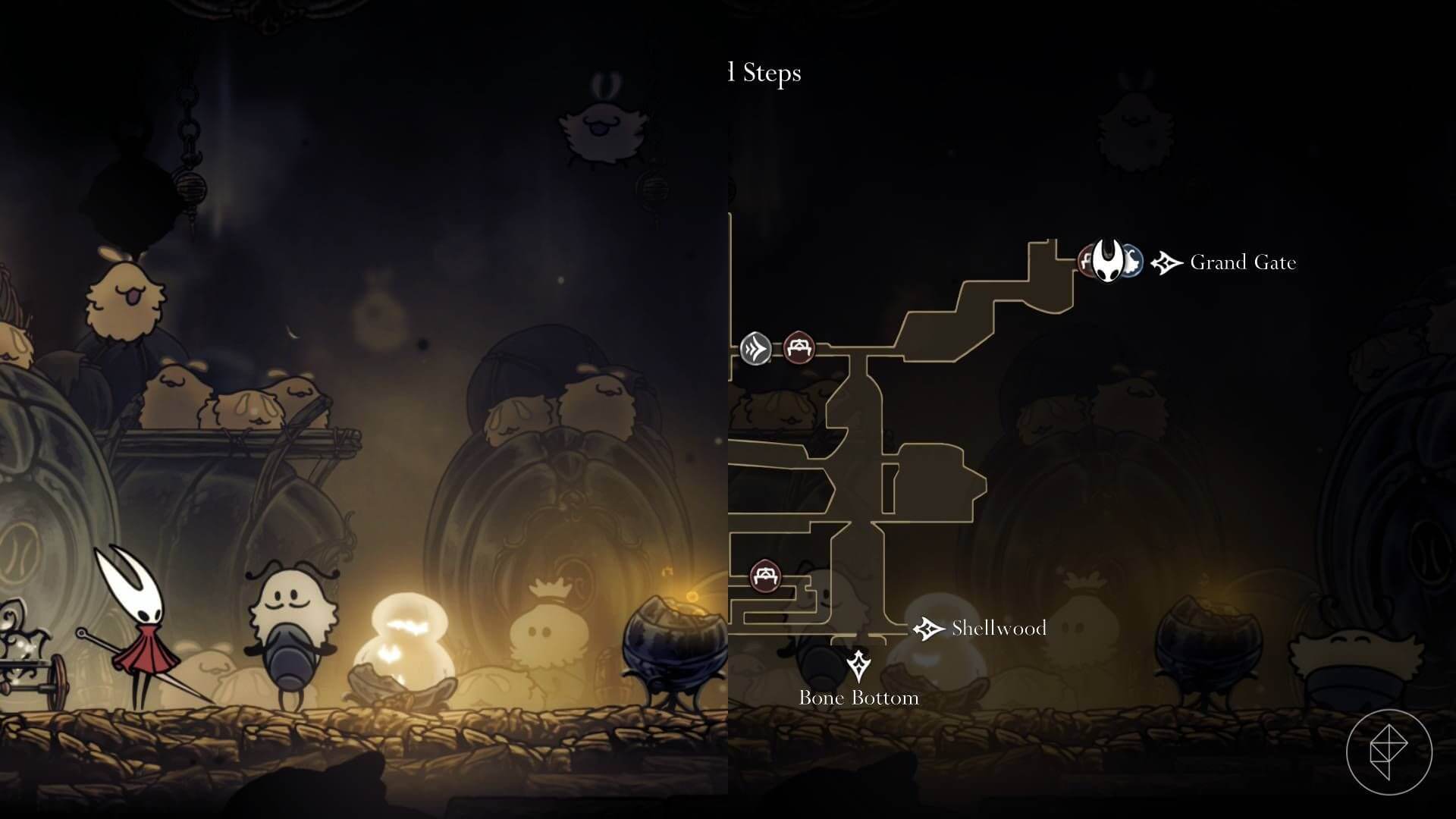The height and width of the screenshot is (819, 1456).
Task: Select Hornet's position marker on the map
Action: coord(1109,262)
